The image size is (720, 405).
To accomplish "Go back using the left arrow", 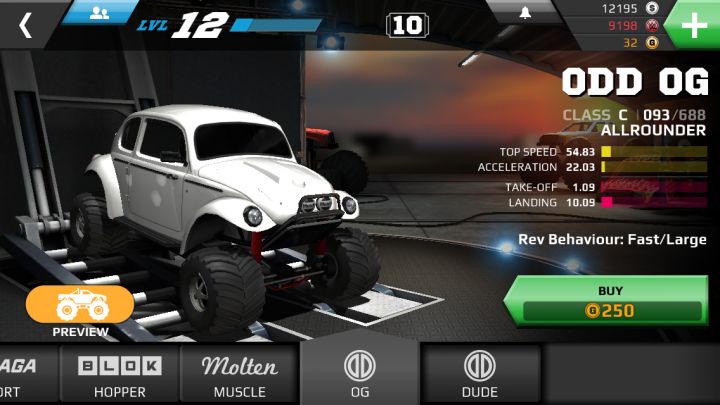I will pyautogui.click(x=25, y=25).
